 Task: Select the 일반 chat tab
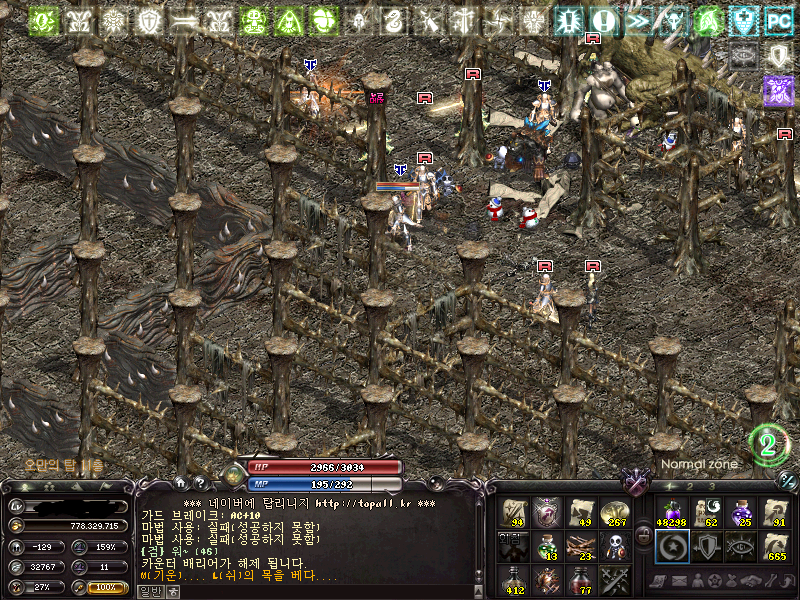(x=148, y=591)
